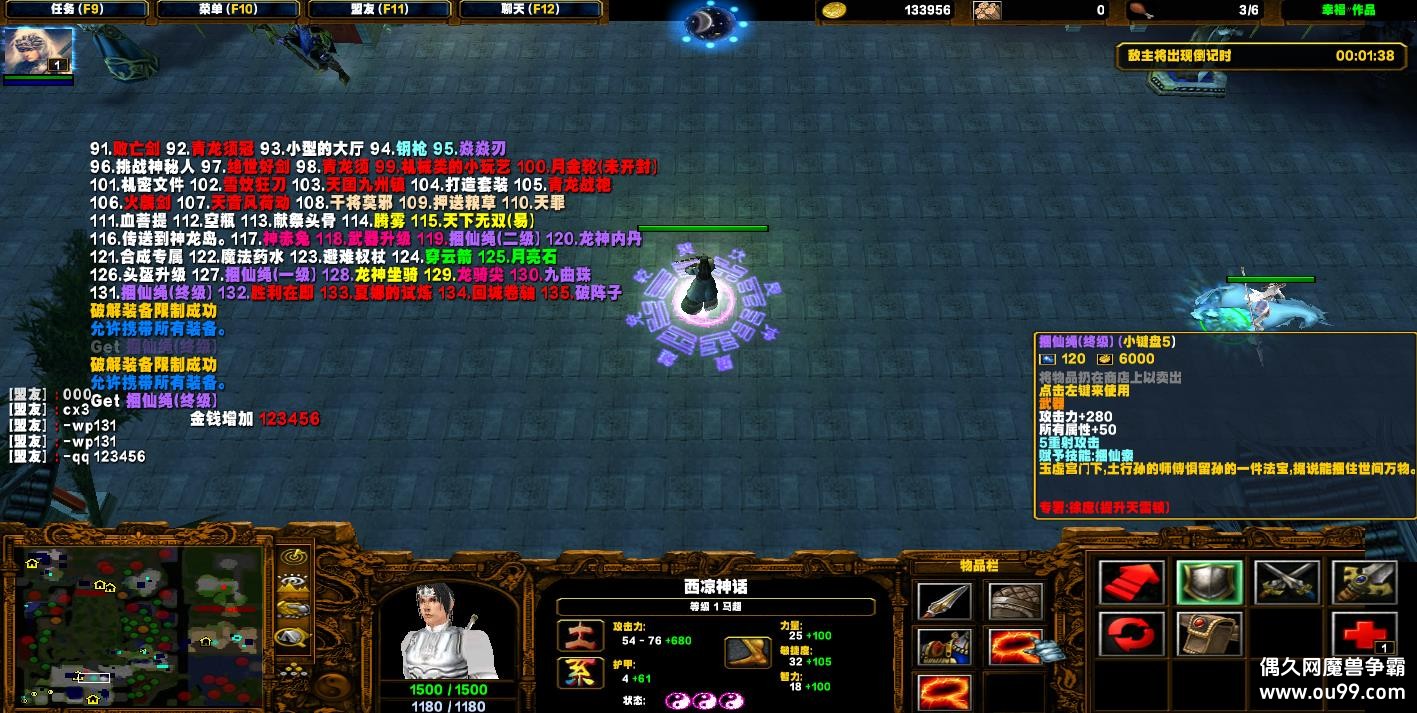
Task: Open the 聊天 (F12) chat log
Action: 530,10
